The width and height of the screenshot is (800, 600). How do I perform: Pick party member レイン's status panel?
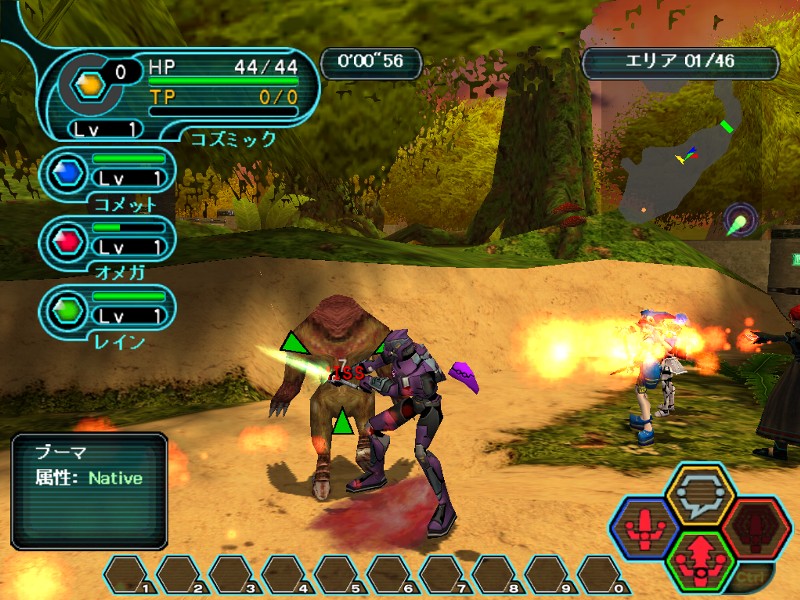point(108,309)
